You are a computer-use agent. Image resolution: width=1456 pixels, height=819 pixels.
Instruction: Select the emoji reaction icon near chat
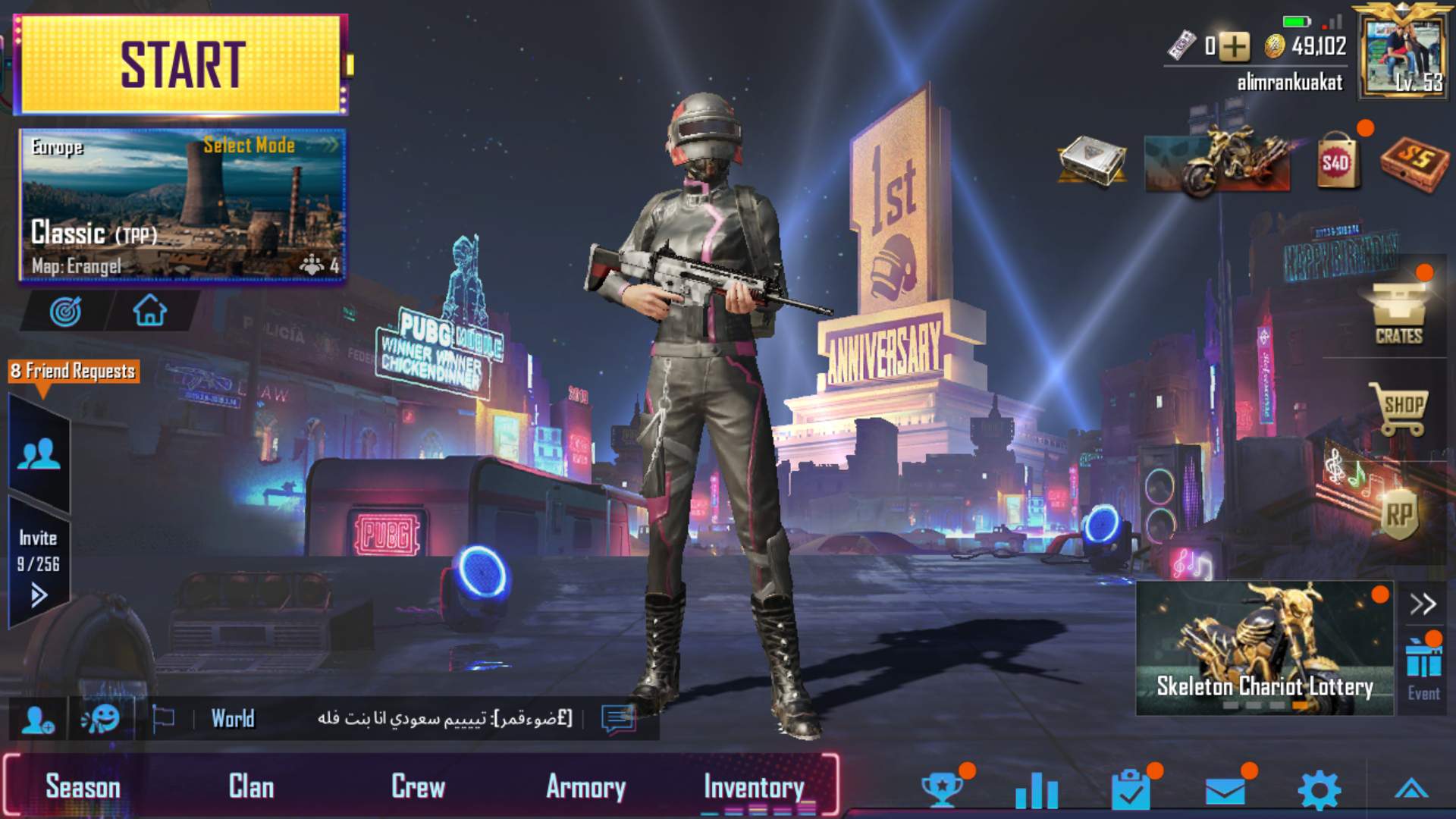tap(102, 718)
